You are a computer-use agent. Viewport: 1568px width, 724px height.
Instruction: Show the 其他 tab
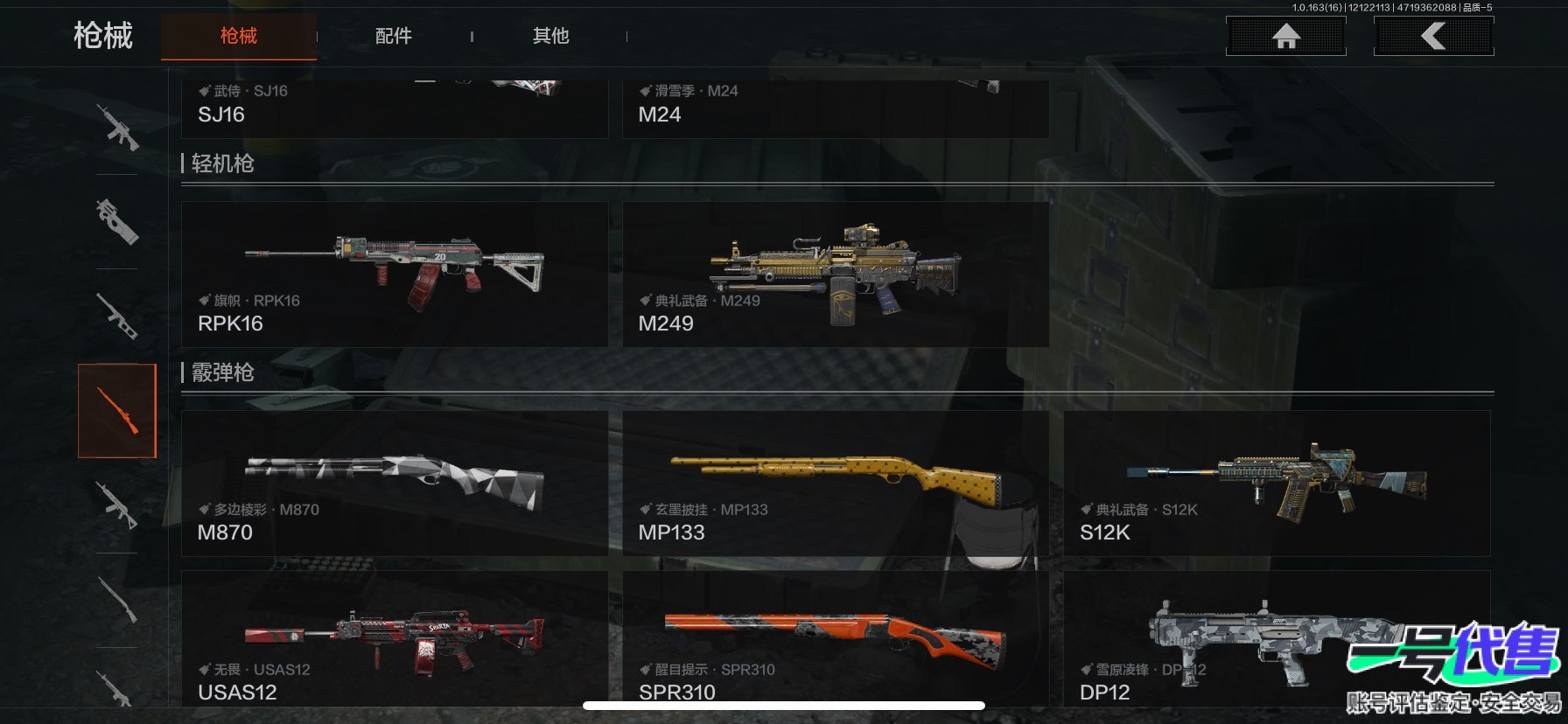[x=550, y=36]
